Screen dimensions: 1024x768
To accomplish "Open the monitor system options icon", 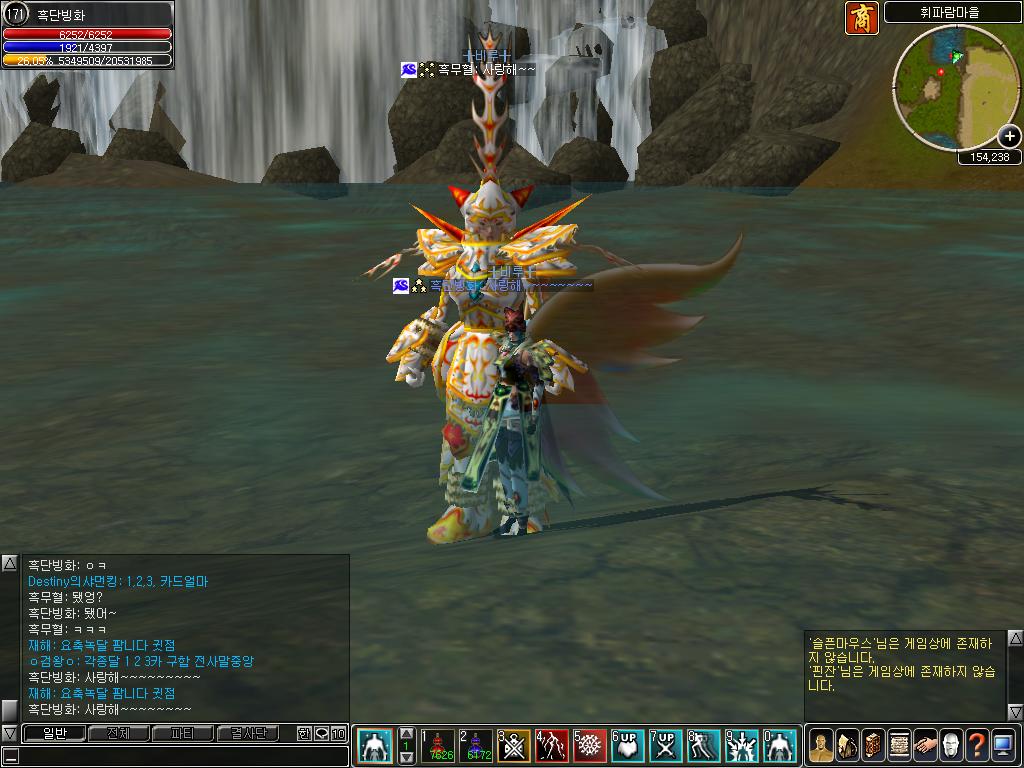I will (x=1002, y=745).
